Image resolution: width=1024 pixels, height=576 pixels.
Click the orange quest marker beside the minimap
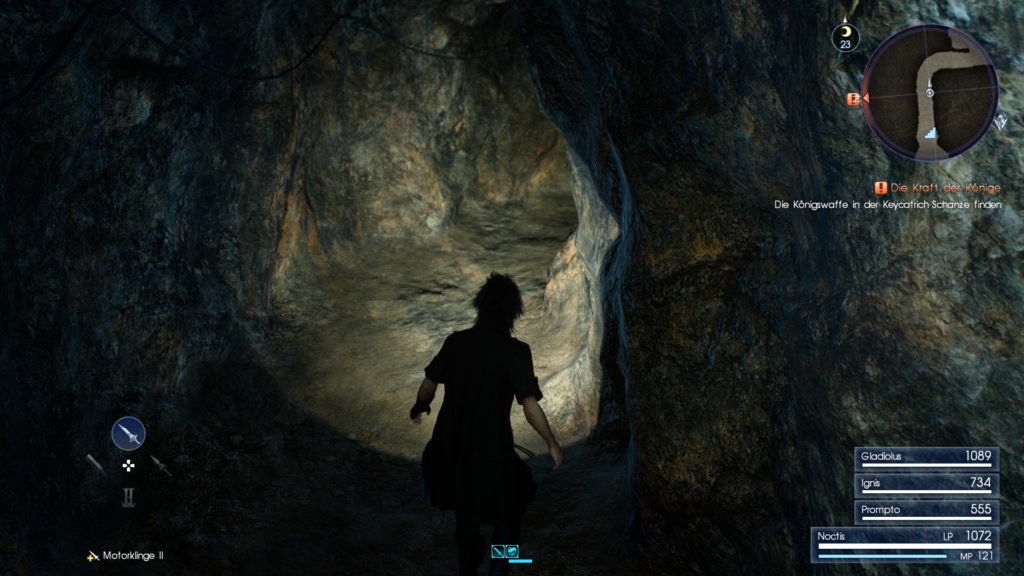pos(854,99)
